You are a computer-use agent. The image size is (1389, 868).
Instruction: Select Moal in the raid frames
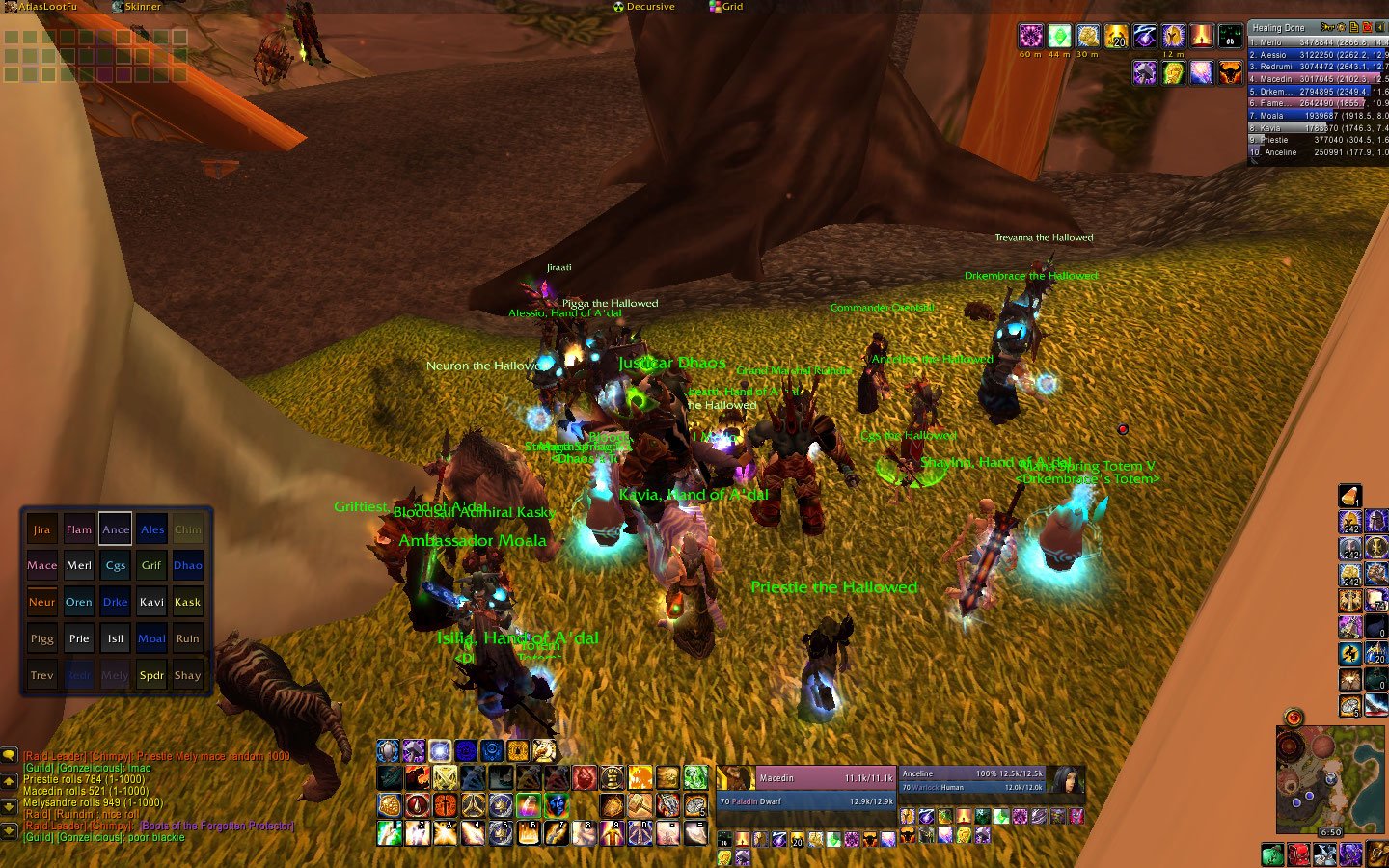[151, 638]
